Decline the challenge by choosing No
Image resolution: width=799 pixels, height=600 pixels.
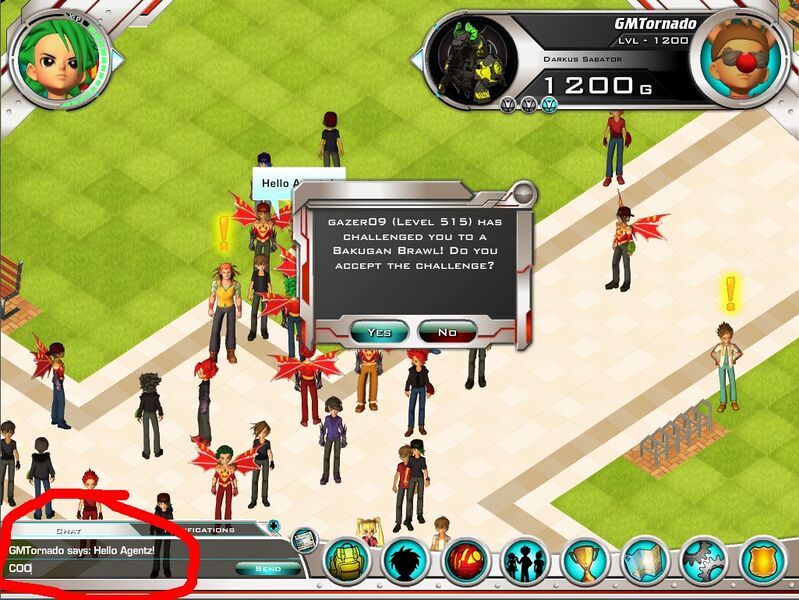tap(447, 332)
